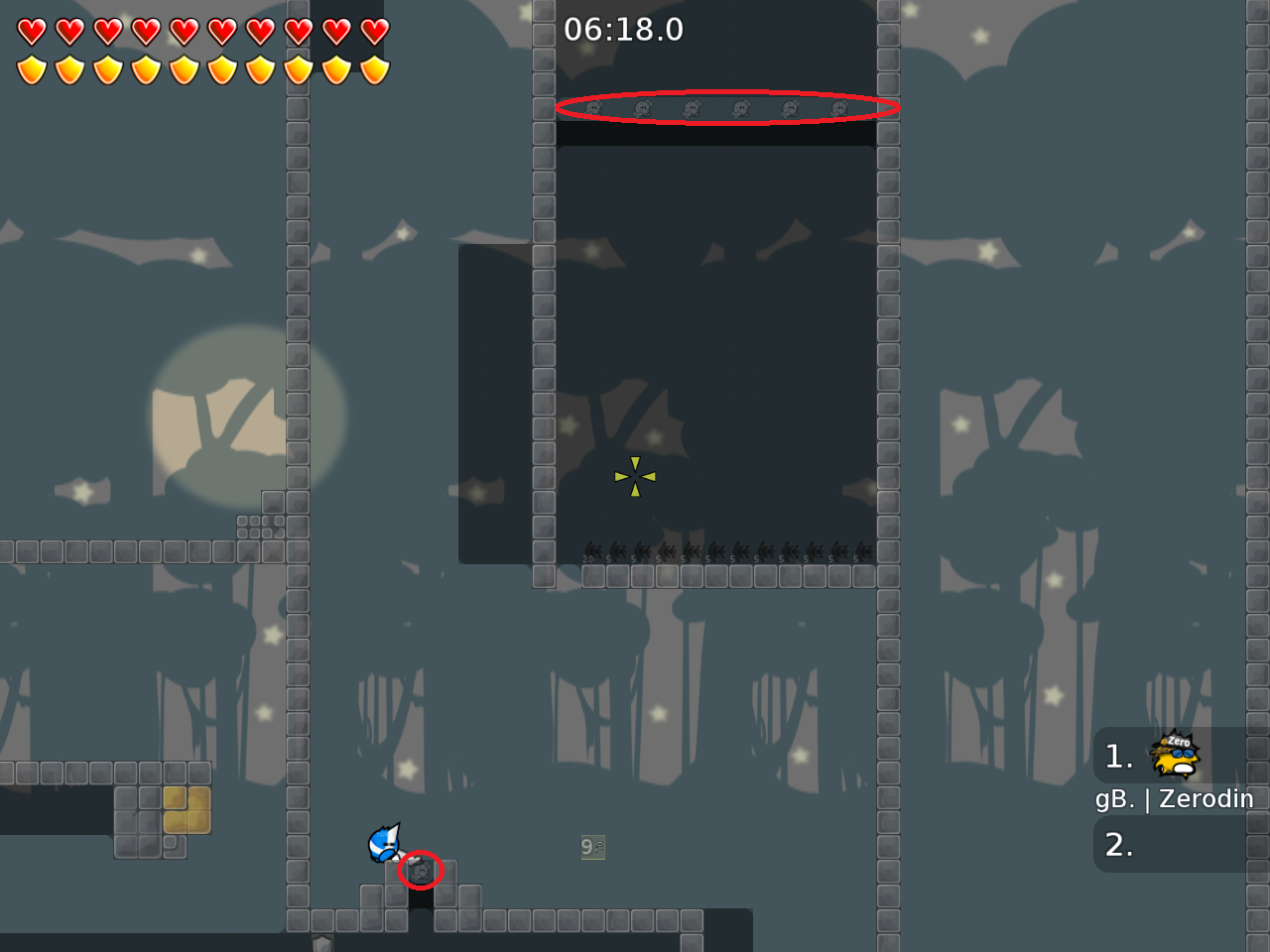Click the blue tee player character
This screenshot has height=952, width=1270.
385,844
